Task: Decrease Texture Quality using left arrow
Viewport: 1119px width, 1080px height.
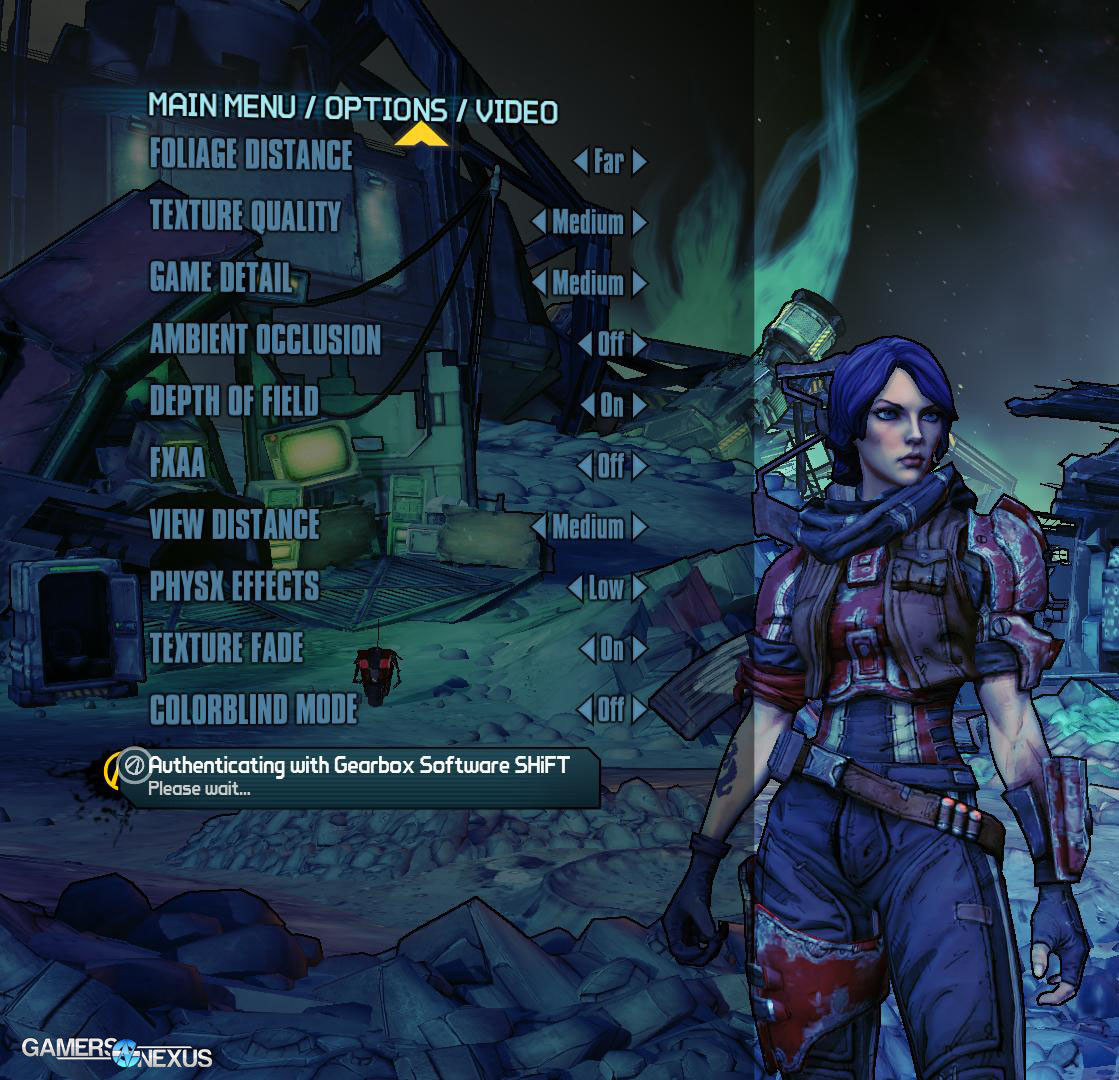Action: point(538,222)
